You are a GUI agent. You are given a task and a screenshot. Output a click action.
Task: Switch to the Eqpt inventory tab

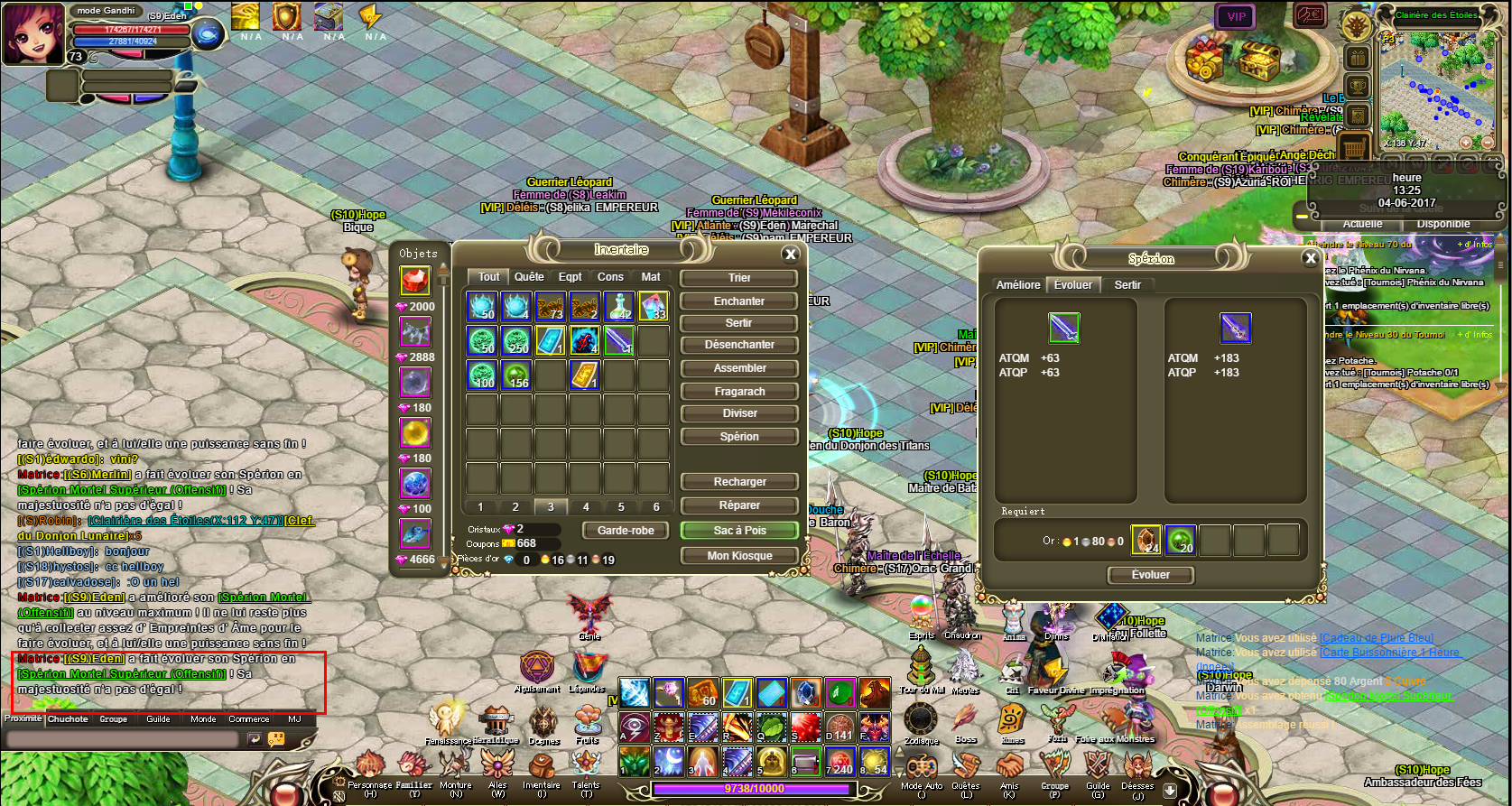570,277
